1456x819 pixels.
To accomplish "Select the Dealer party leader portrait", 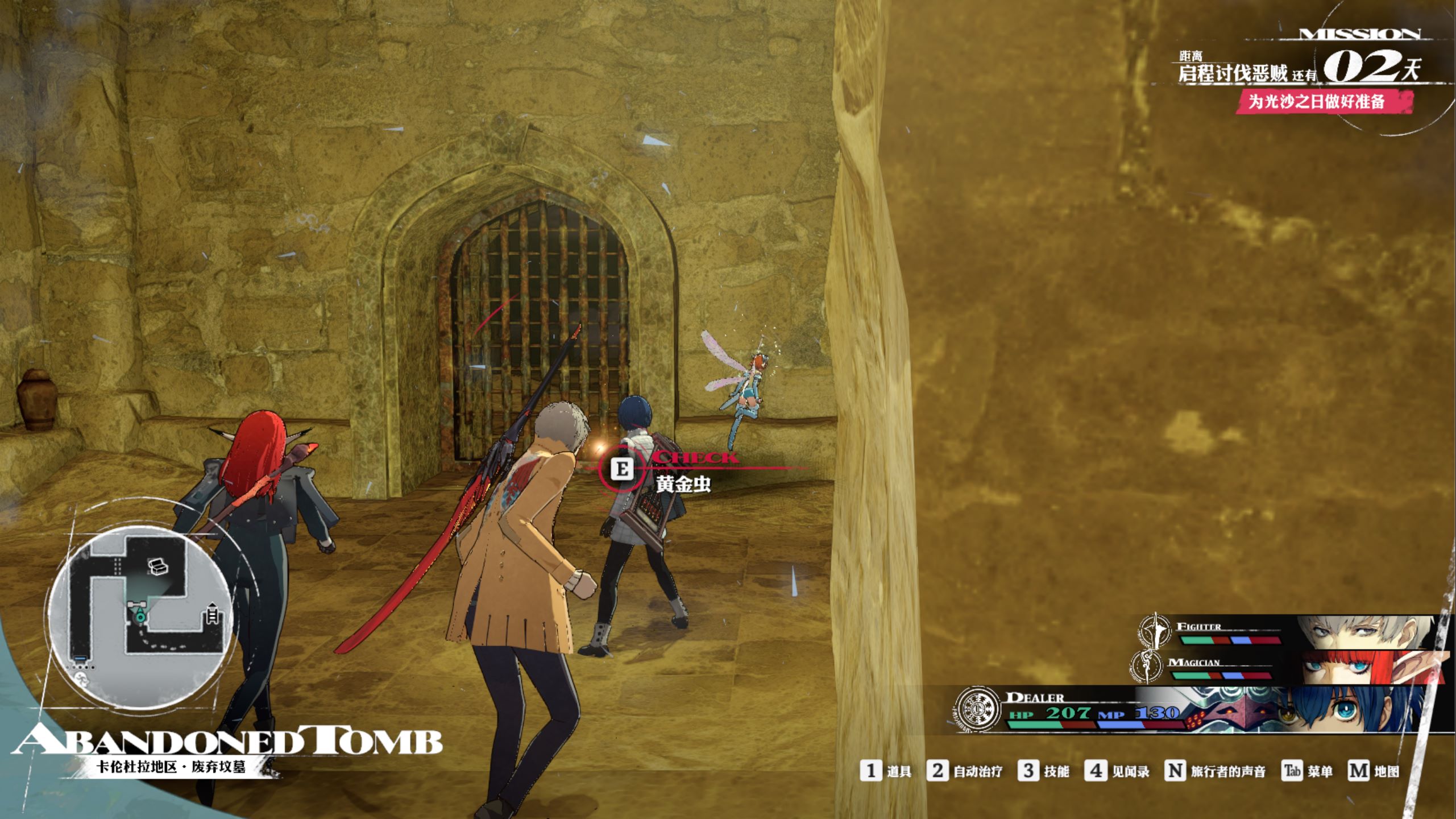I will point(1353,709).
